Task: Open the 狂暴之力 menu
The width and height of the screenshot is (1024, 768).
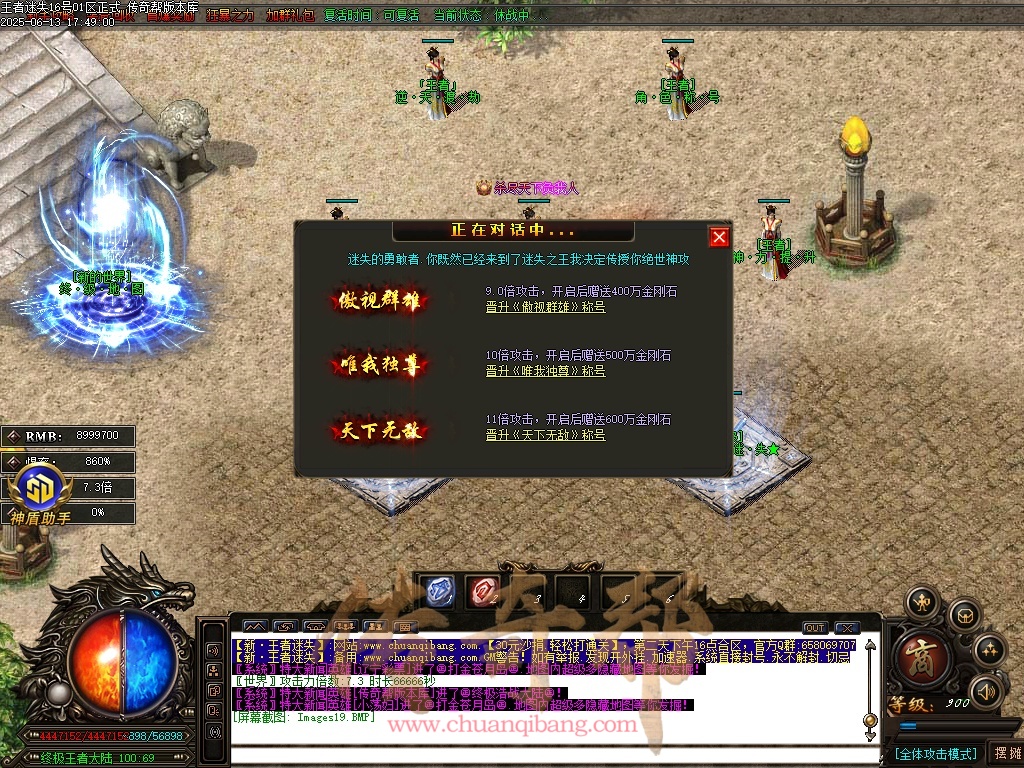Action: coord(230,16)
